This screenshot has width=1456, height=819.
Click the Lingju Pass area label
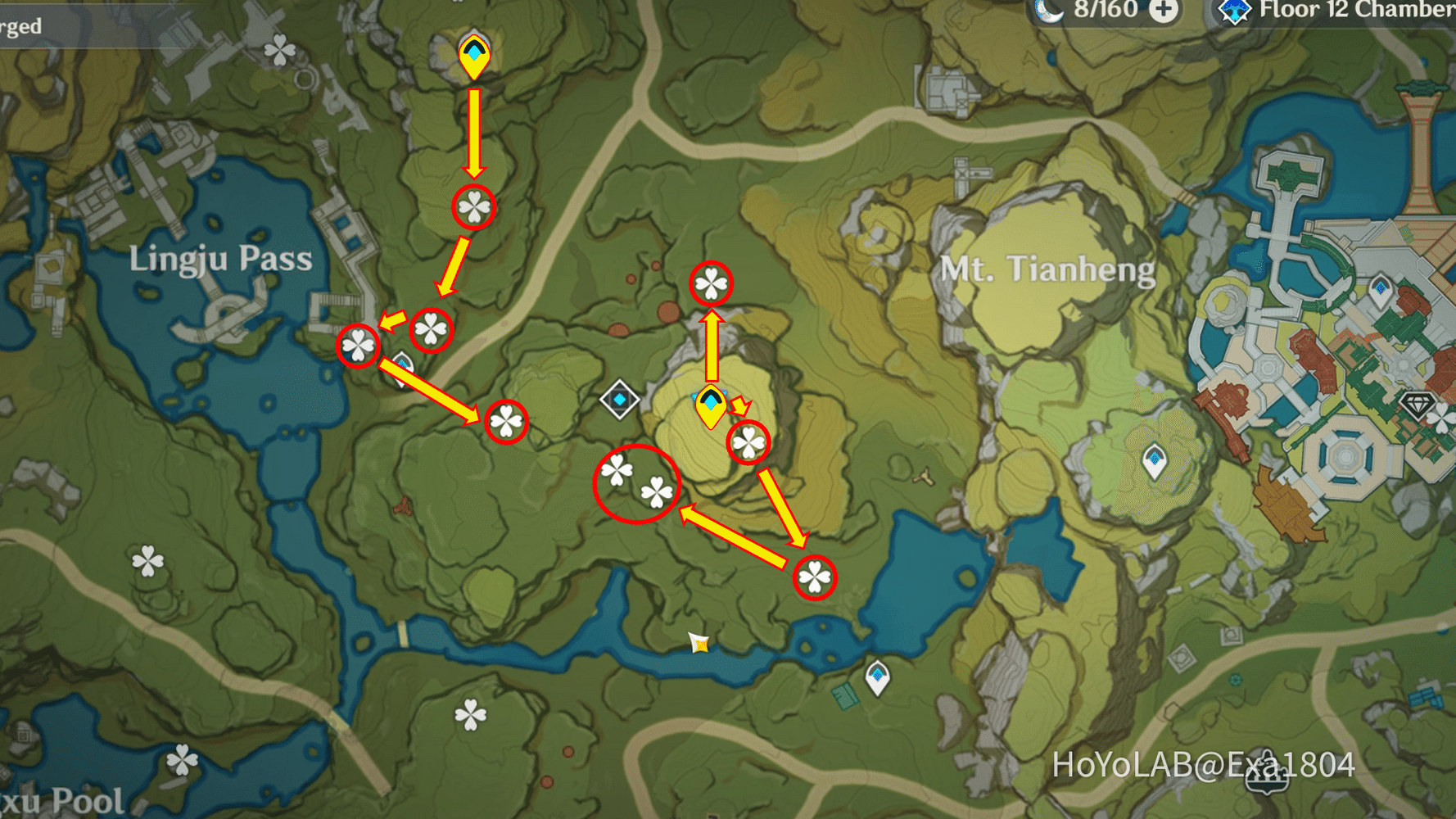(221, 259)
